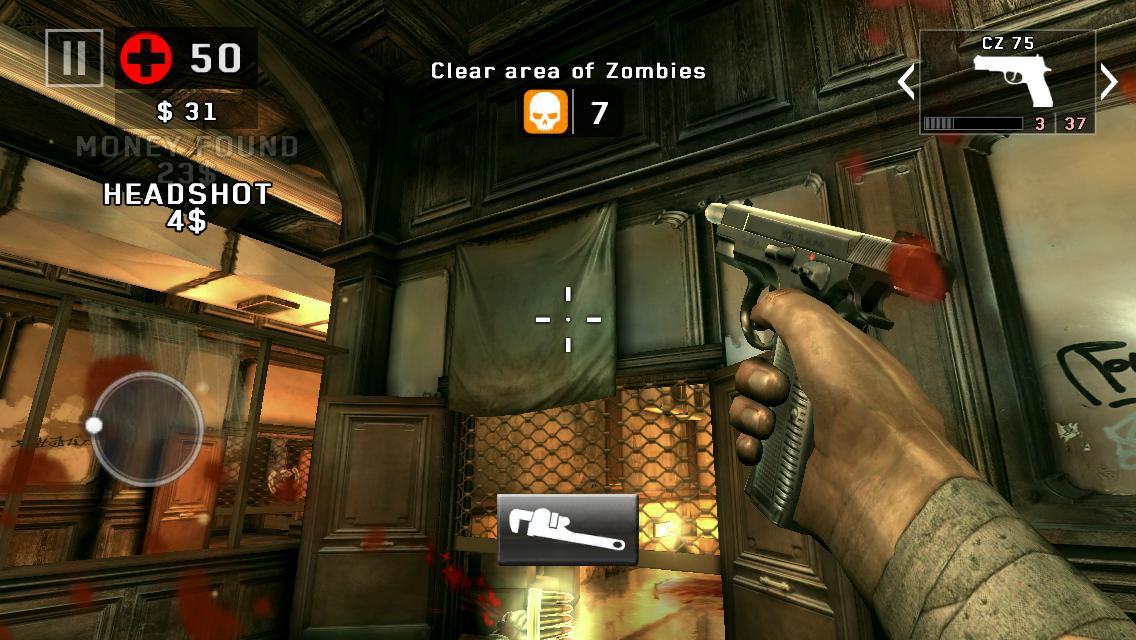Pause the game
The width and height of the screenshot is (1136, 640).
[74, 58]
